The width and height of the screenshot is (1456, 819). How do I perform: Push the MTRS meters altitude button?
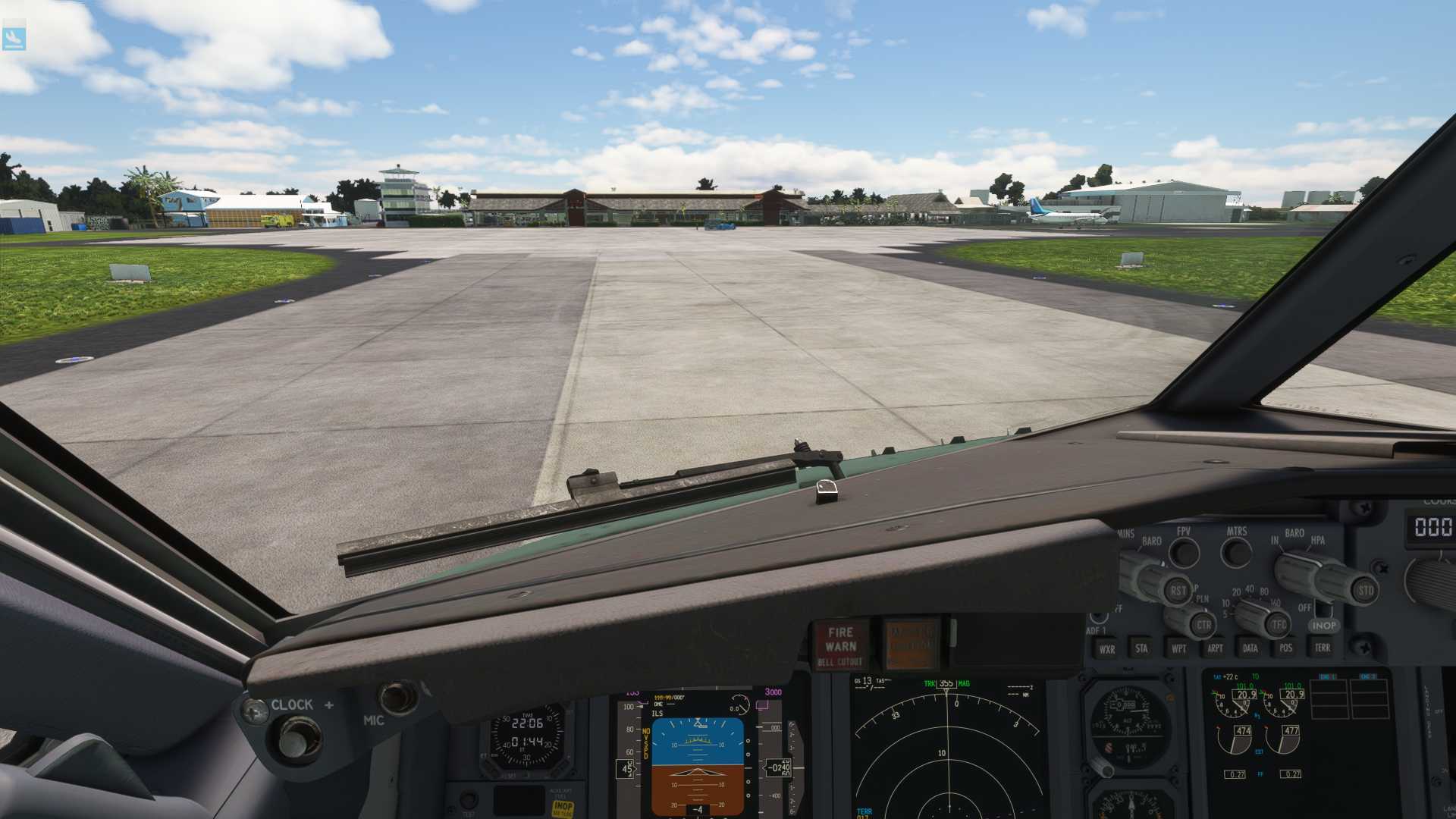click(1237, 552)
